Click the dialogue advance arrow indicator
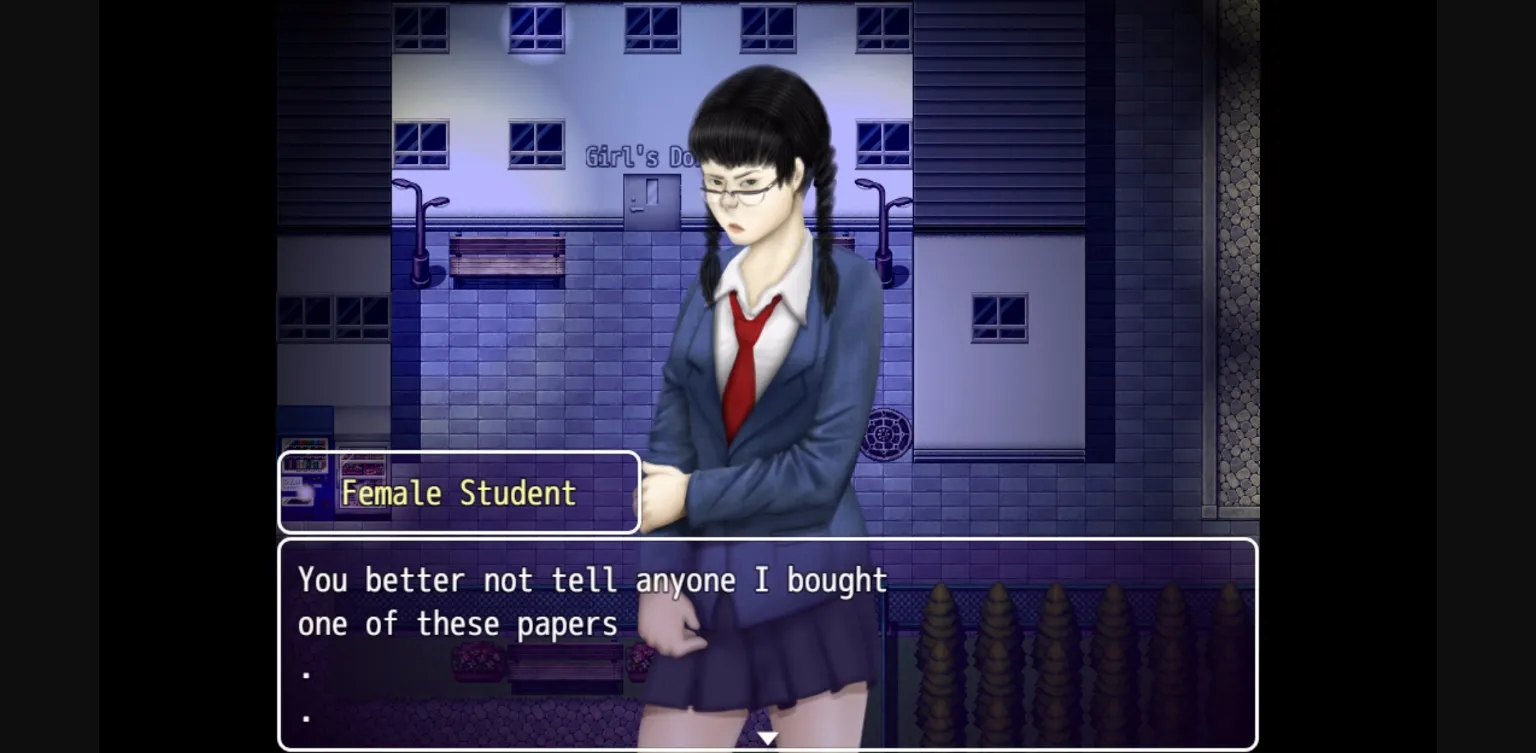Viewport: 1536px width, 753px height. click(x=768, y=737)
